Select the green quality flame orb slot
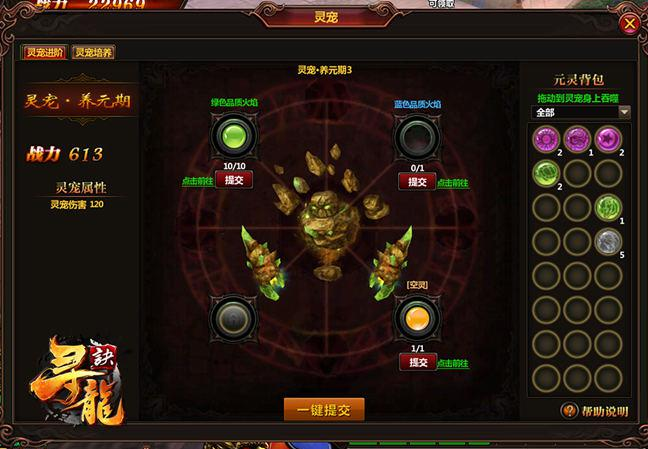Viewport: 648px width, 449px height. (x=232, y=134)
